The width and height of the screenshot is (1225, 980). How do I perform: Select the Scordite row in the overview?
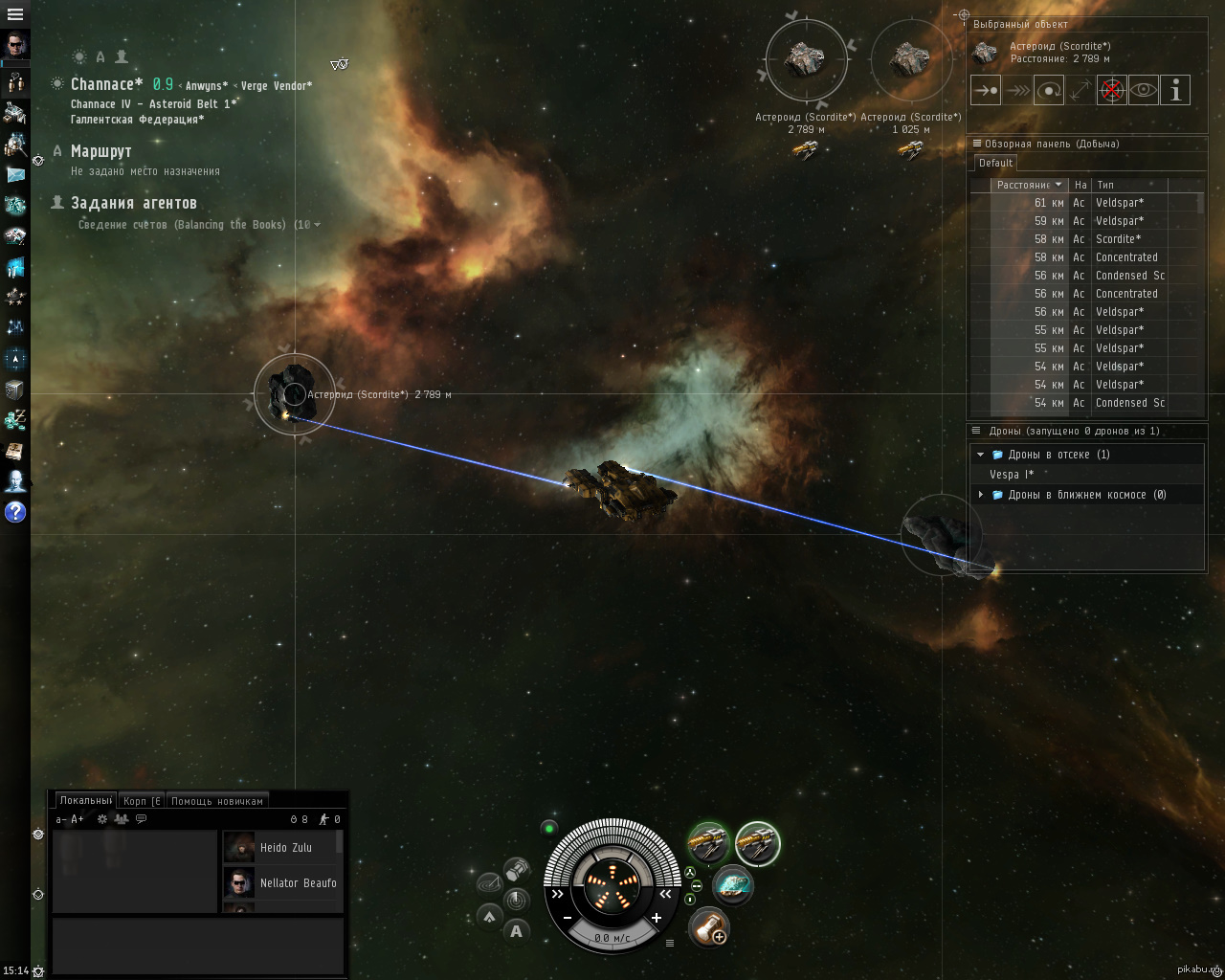pos(1118,239)
